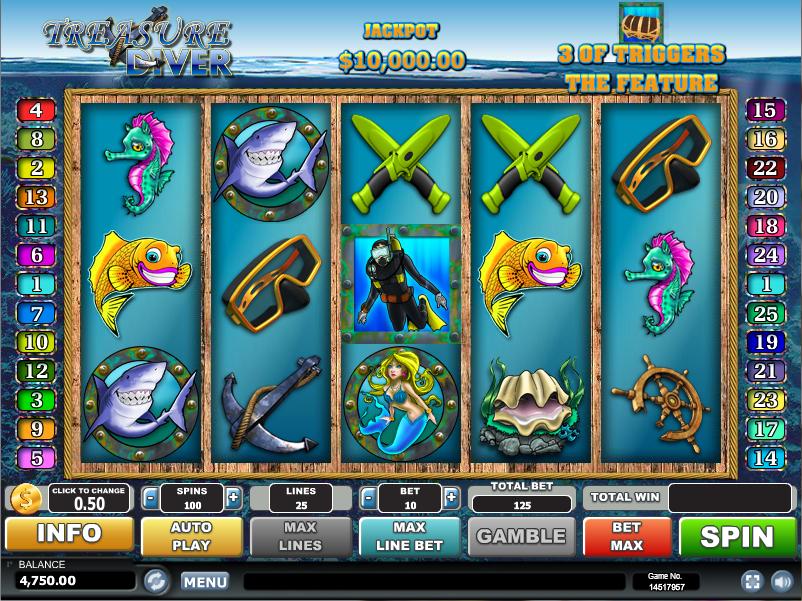Toggle the sound speaker icon
The height and width of the screenshot is (601, 802).
[780, 581]
